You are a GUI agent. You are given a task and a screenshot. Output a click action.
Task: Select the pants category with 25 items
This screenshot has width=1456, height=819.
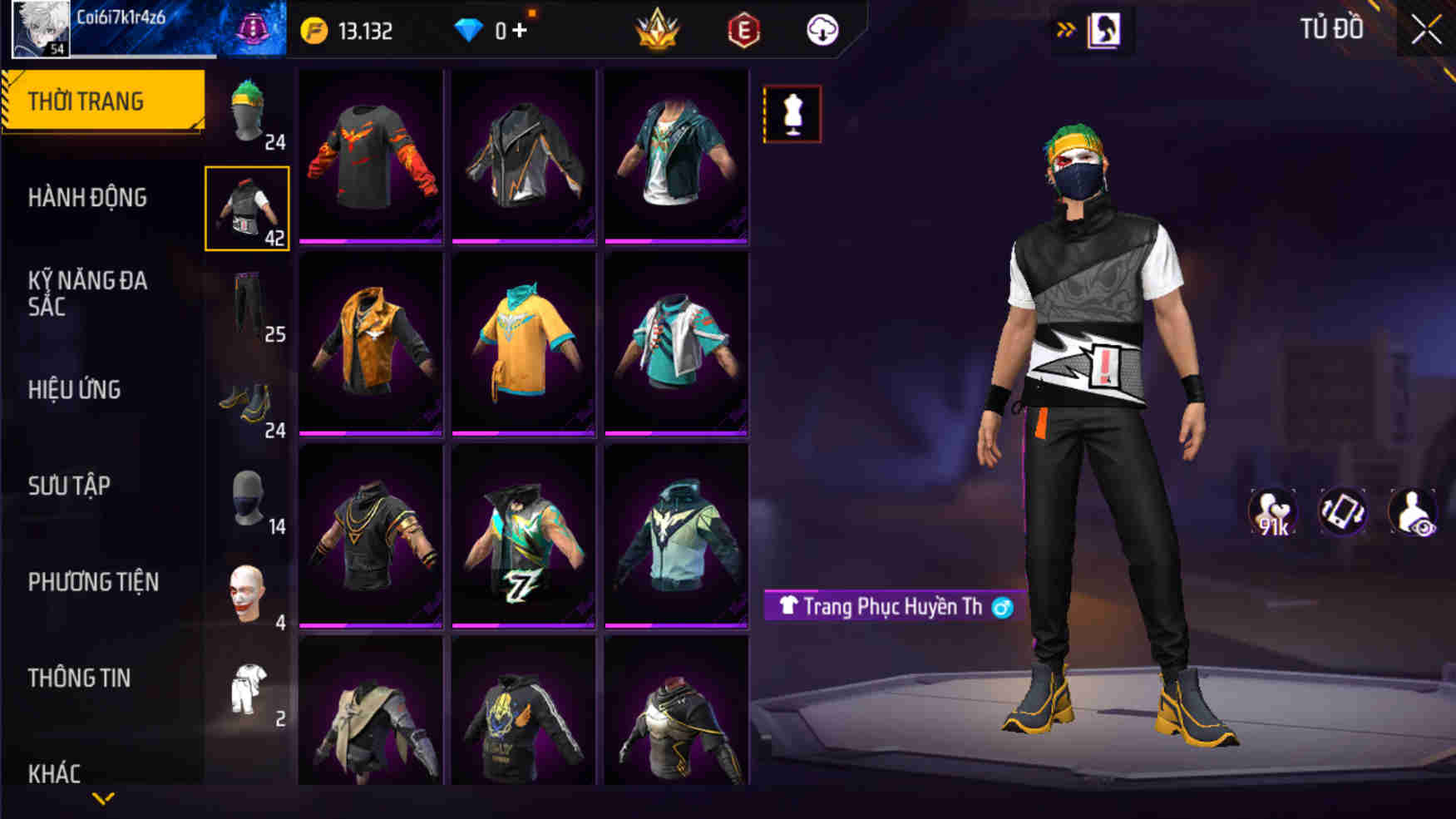coord(248,305)
